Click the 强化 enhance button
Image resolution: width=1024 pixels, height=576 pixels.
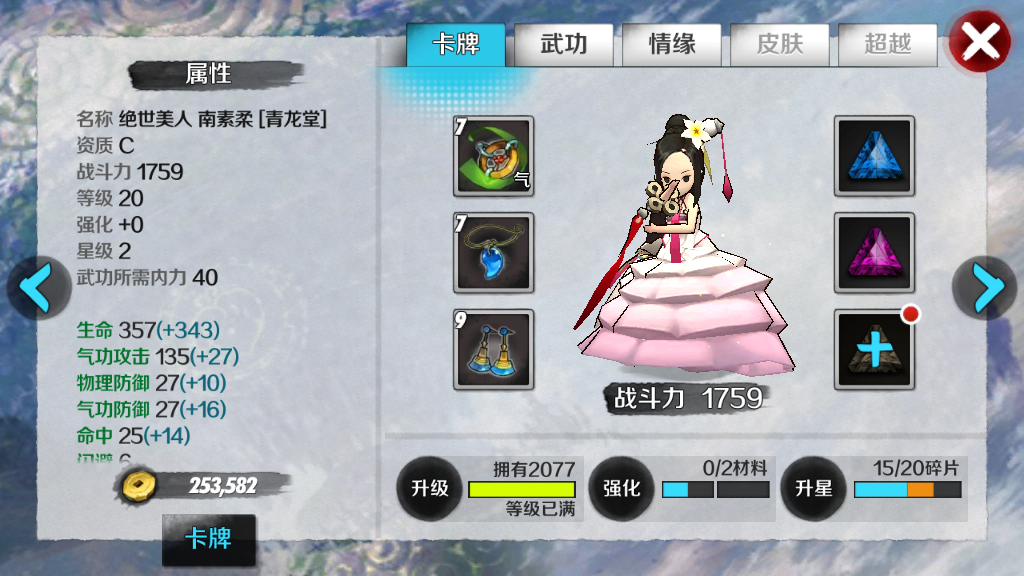click(x=621, y=489)
